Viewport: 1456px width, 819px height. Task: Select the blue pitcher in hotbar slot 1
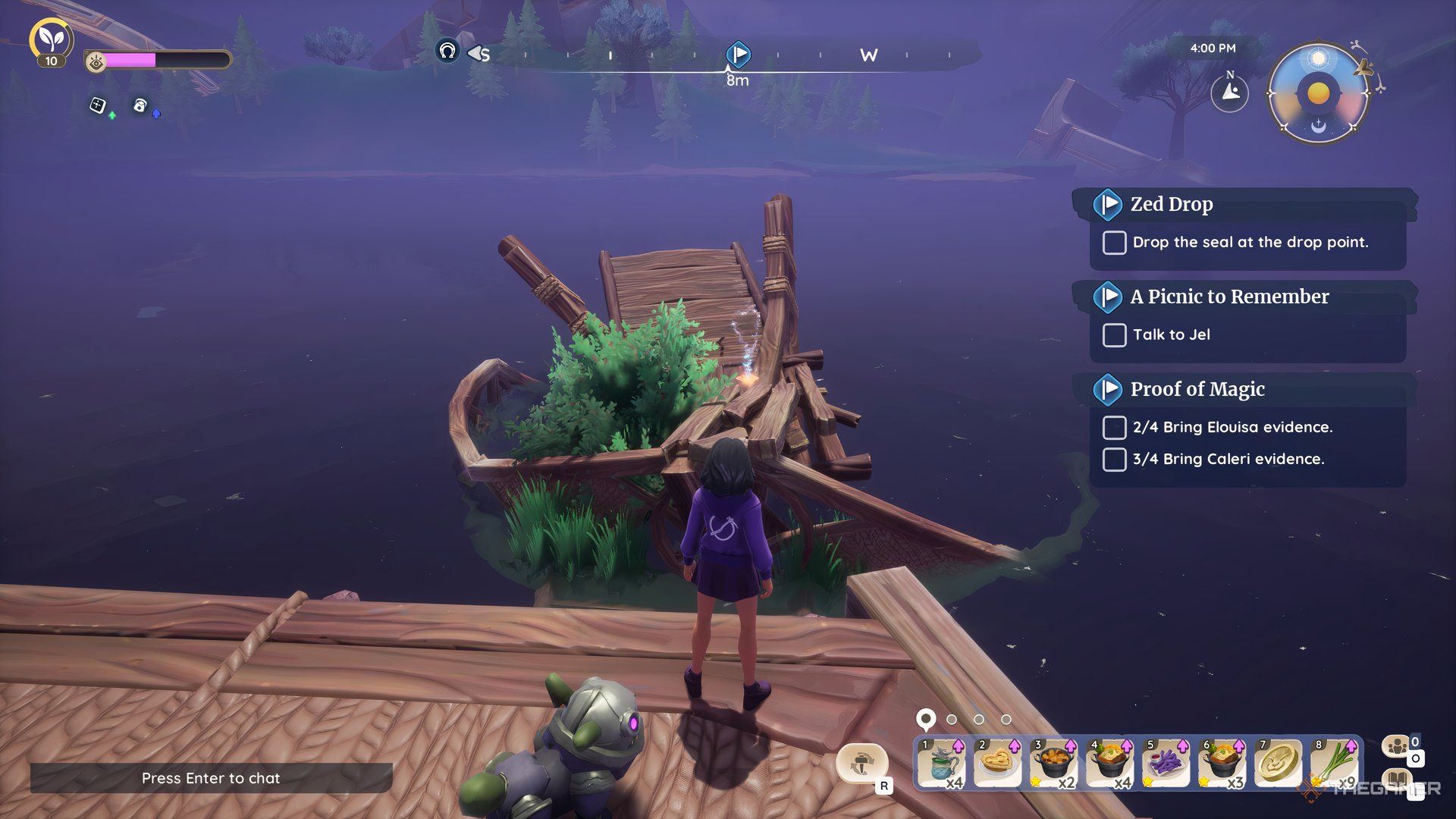pyautogui.click(x=940, y=763)
